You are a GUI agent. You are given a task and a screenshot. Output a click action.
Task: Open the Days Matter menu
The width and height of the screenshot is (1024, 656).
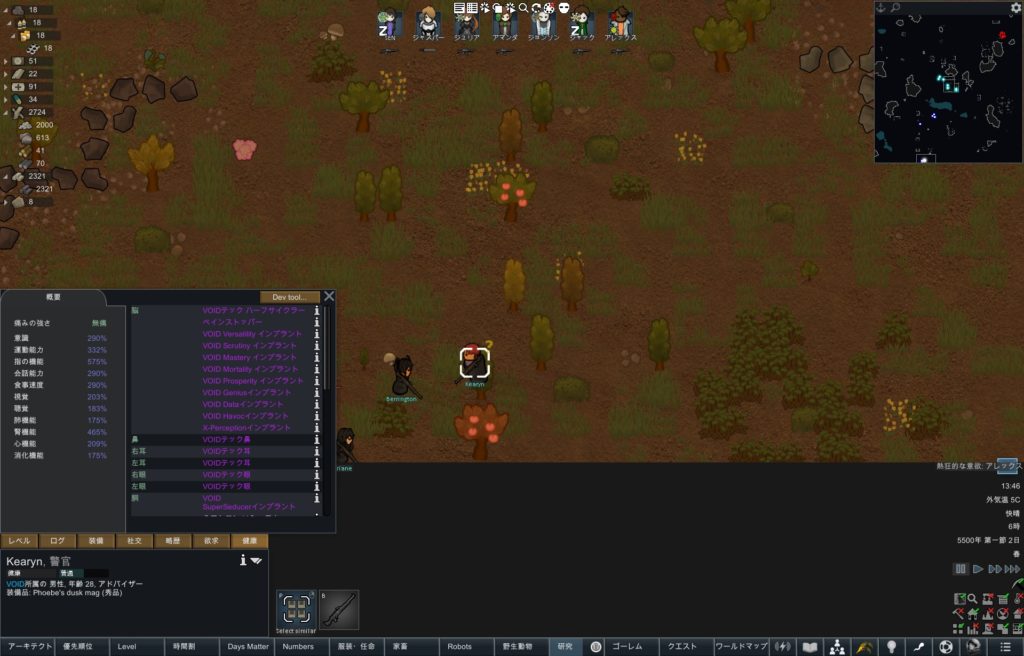point(248,647)
